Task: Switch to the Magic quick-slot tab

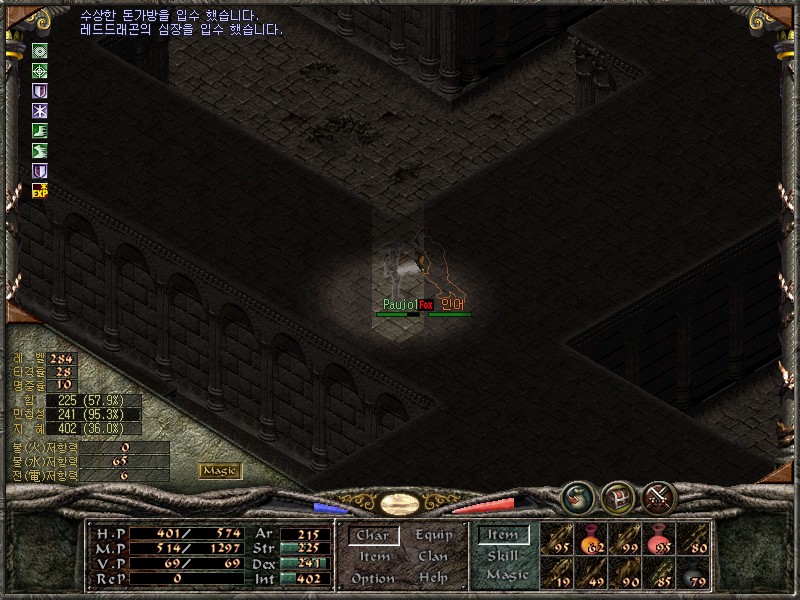Action: [506, 575]
